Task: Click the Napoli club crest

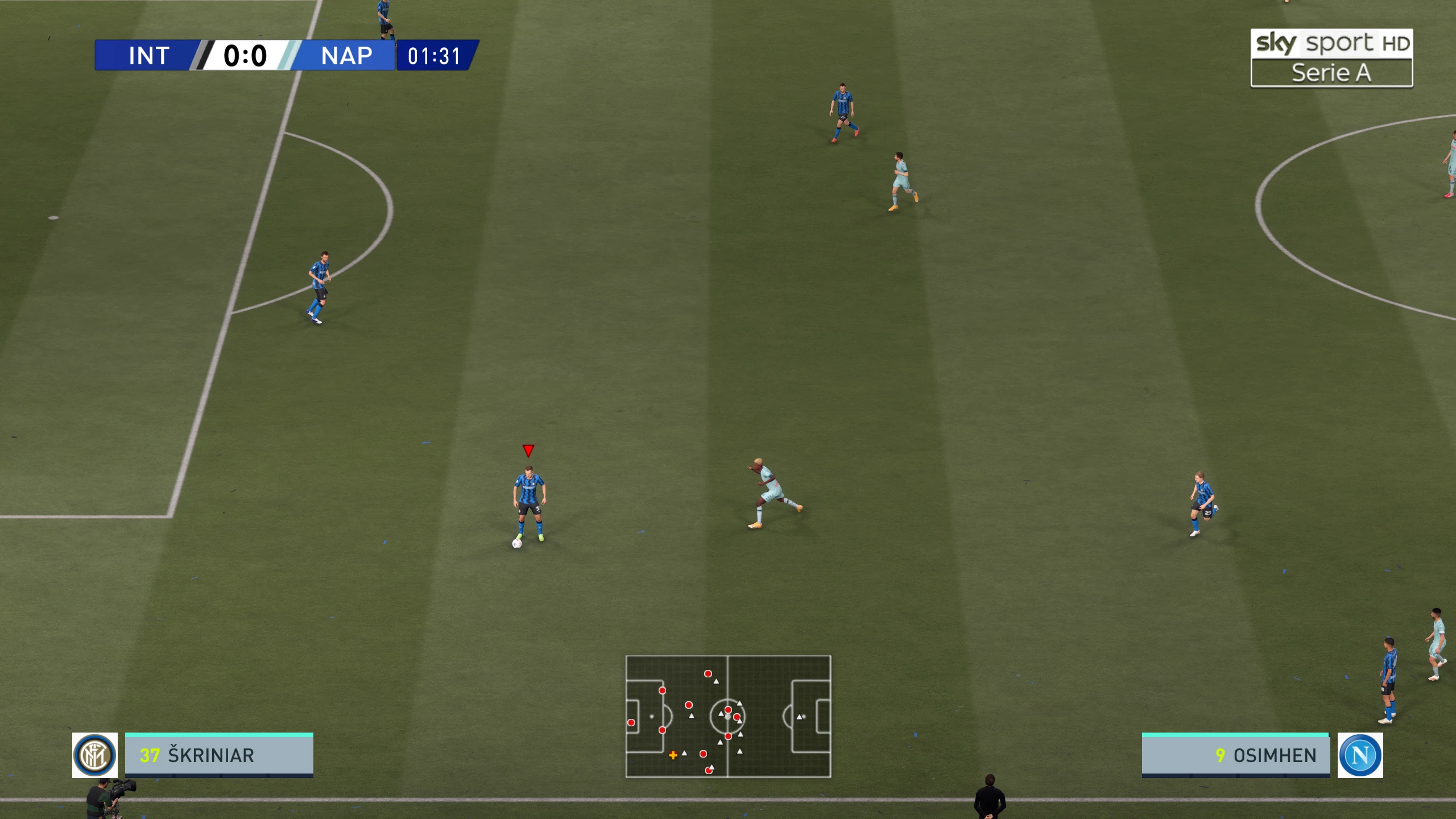Action: tap(1360, 755)
